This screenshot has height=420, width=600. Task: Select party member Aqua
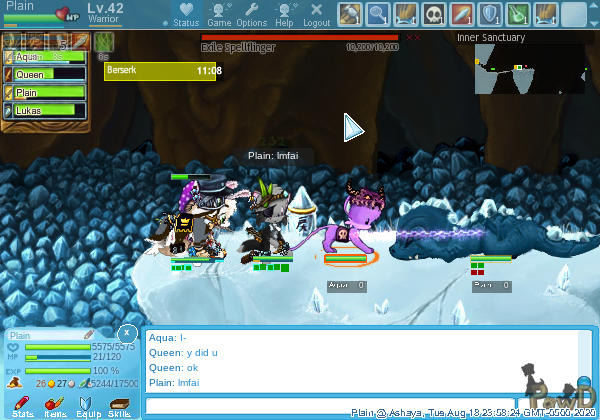pyautogui.click(x=45, y=57)
